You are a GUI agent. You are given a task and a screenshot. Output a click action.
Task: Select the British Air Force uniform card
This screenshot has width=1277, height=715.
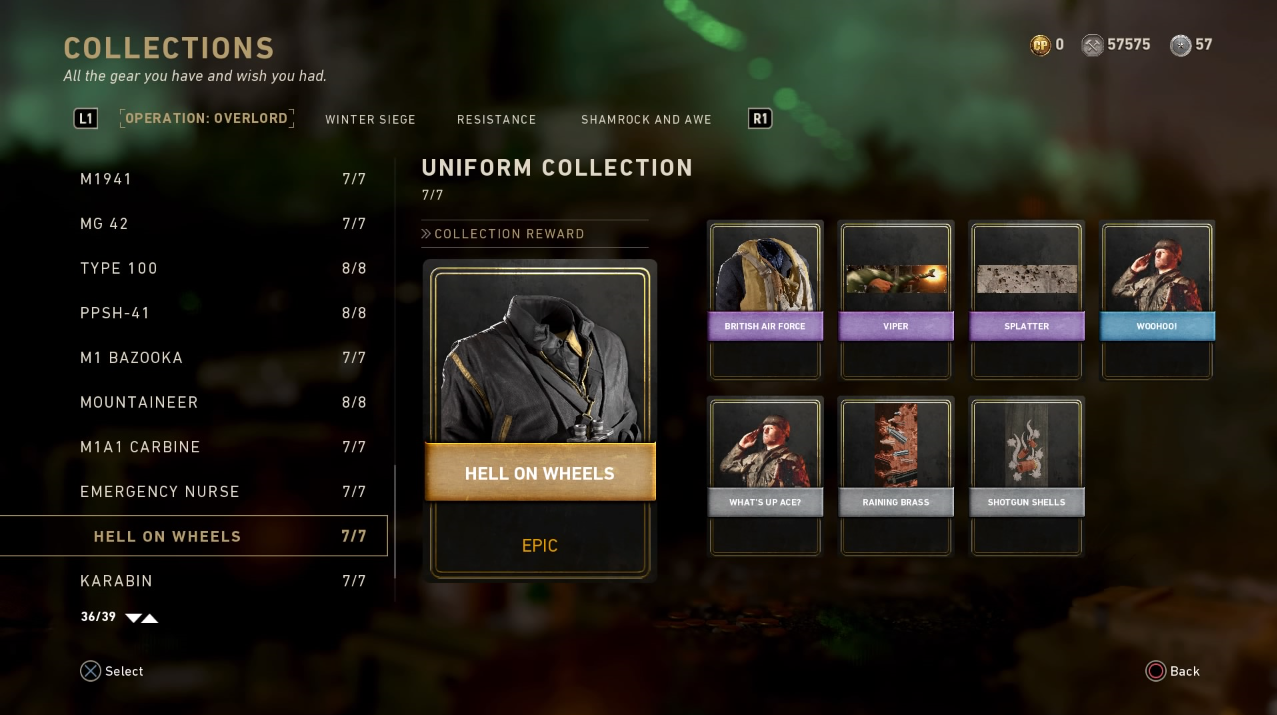(x=765, y=300)
